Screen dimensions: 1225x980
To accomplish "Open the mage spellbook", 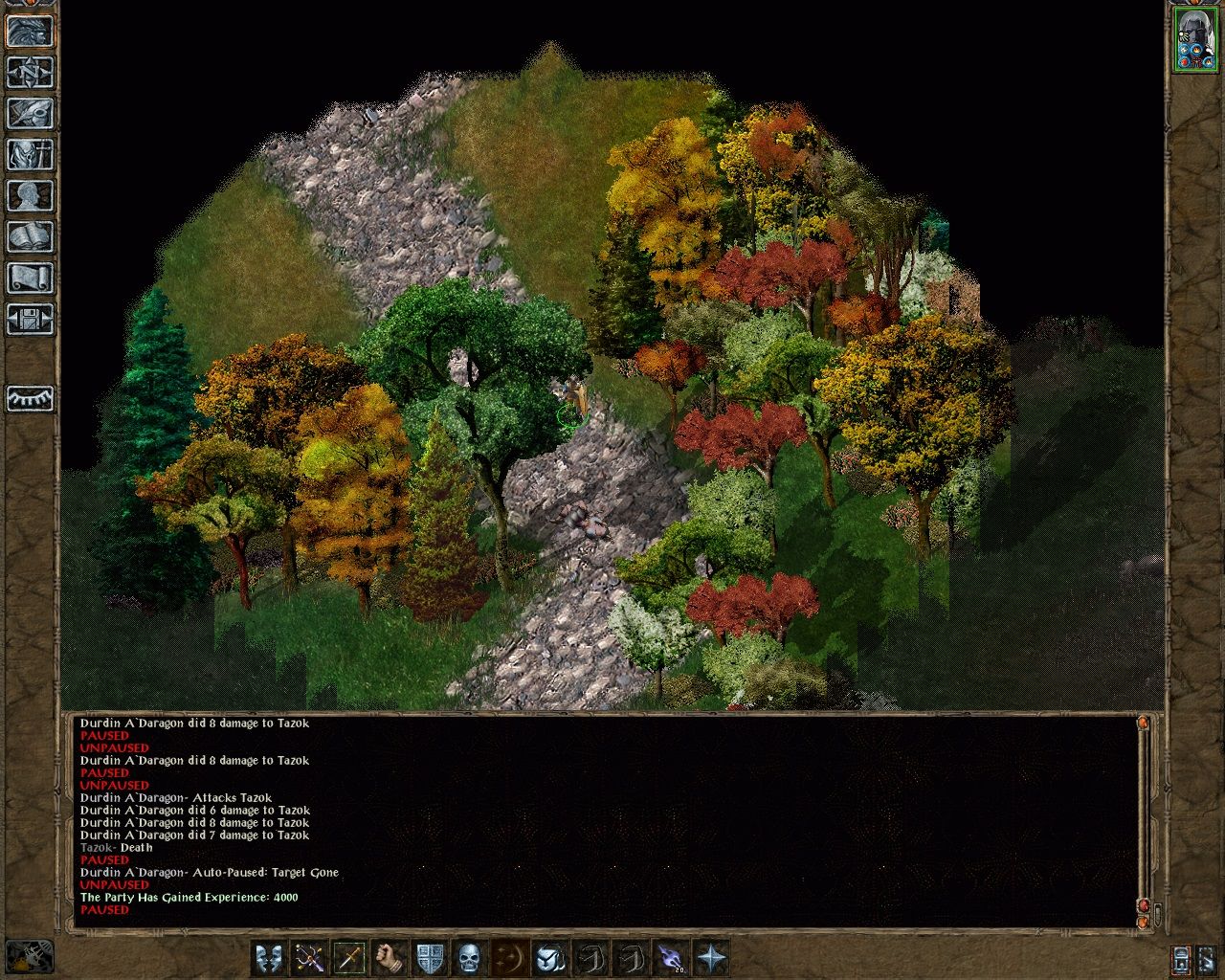I will [x=30, y=237].
